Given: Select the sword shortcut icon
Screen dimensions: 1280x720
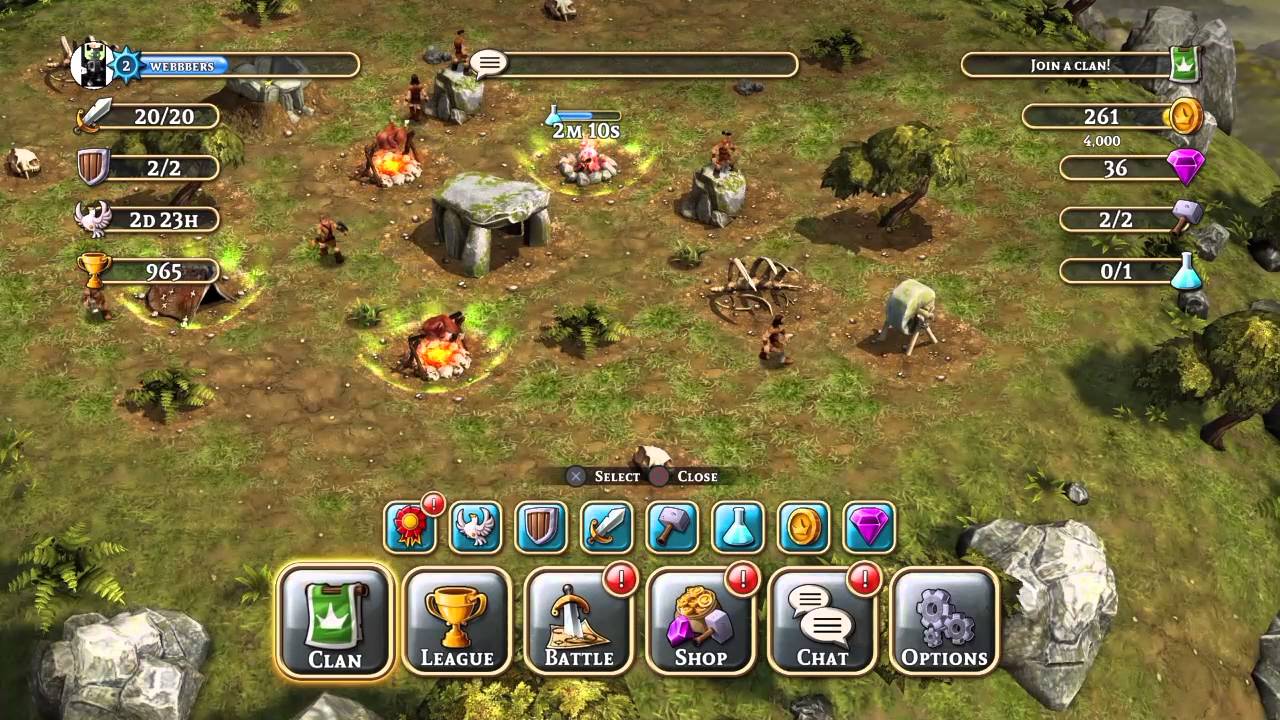Looking at the screenshot, I should pyautogui.click(x=607, y=527).
